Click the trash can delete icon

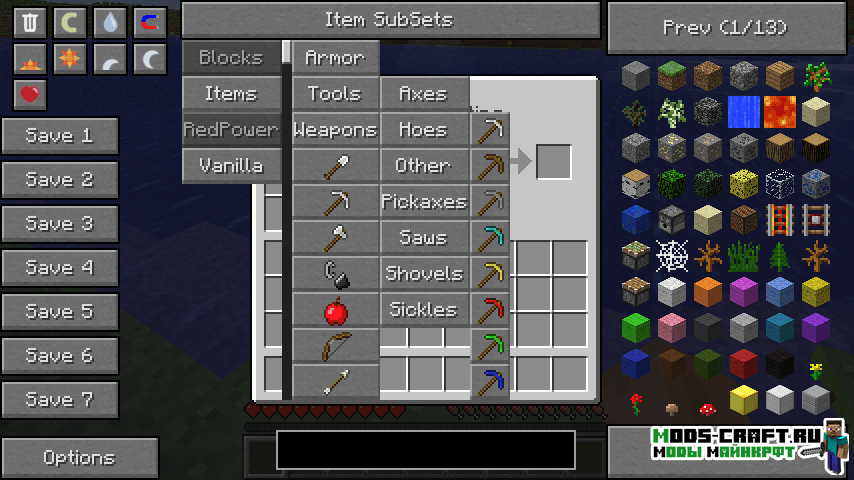pyautogui.click(x=30, y=22)
